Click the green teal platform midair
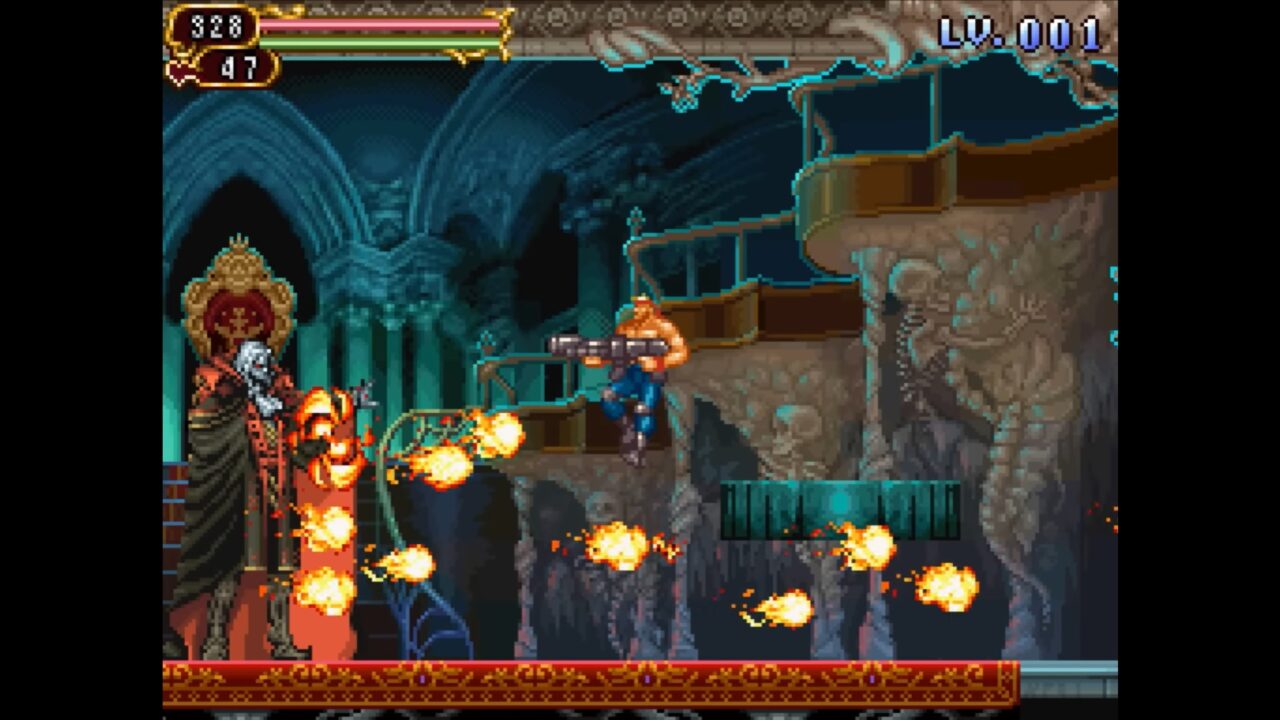Viewport: 1280px width, 720px height. click(x=838, y=505)
